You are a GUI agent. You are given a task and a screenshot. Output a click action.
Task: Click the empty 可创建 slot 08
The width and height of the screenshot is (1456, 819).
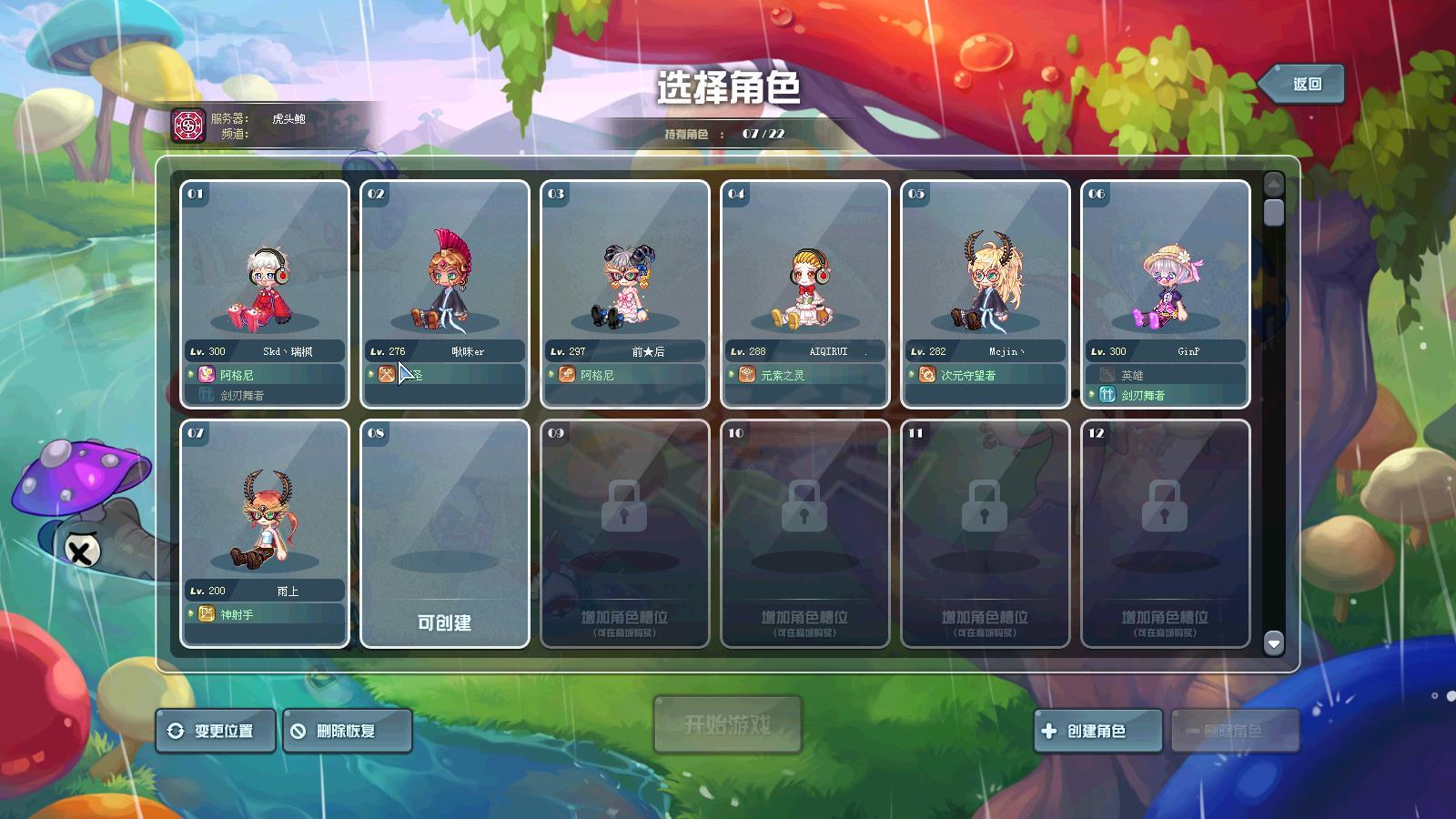point(445,532)
